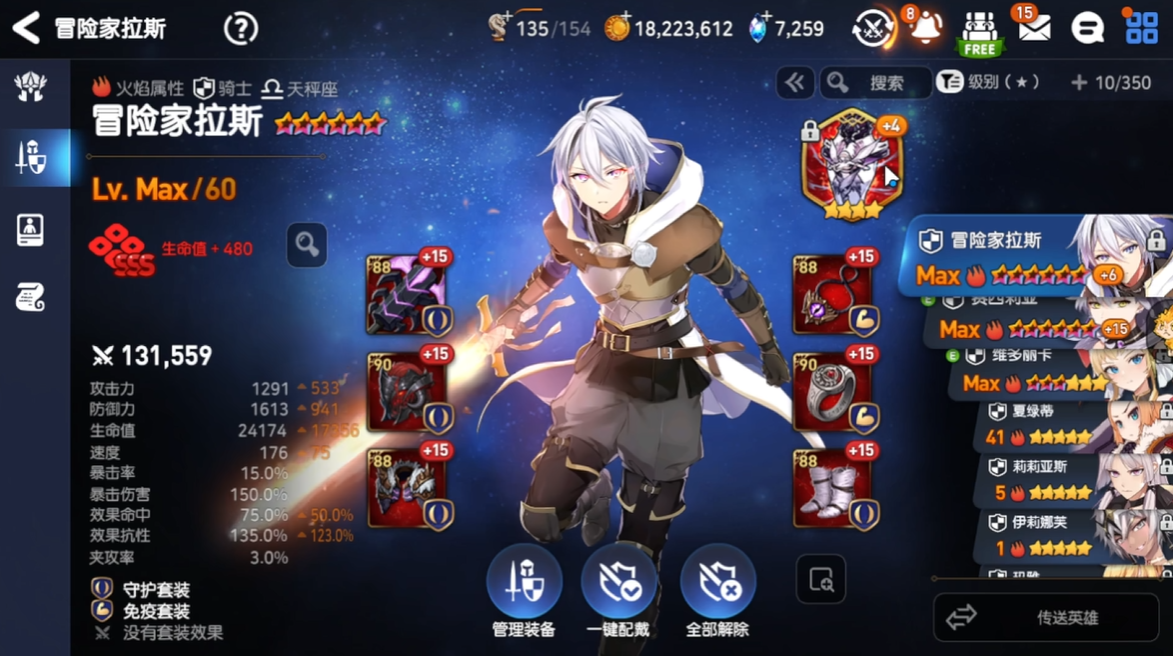Viewport: 1173px width, 656px height.
Task: Inspect the equipped artifact with +4 badge
Action: coord(852,165)
